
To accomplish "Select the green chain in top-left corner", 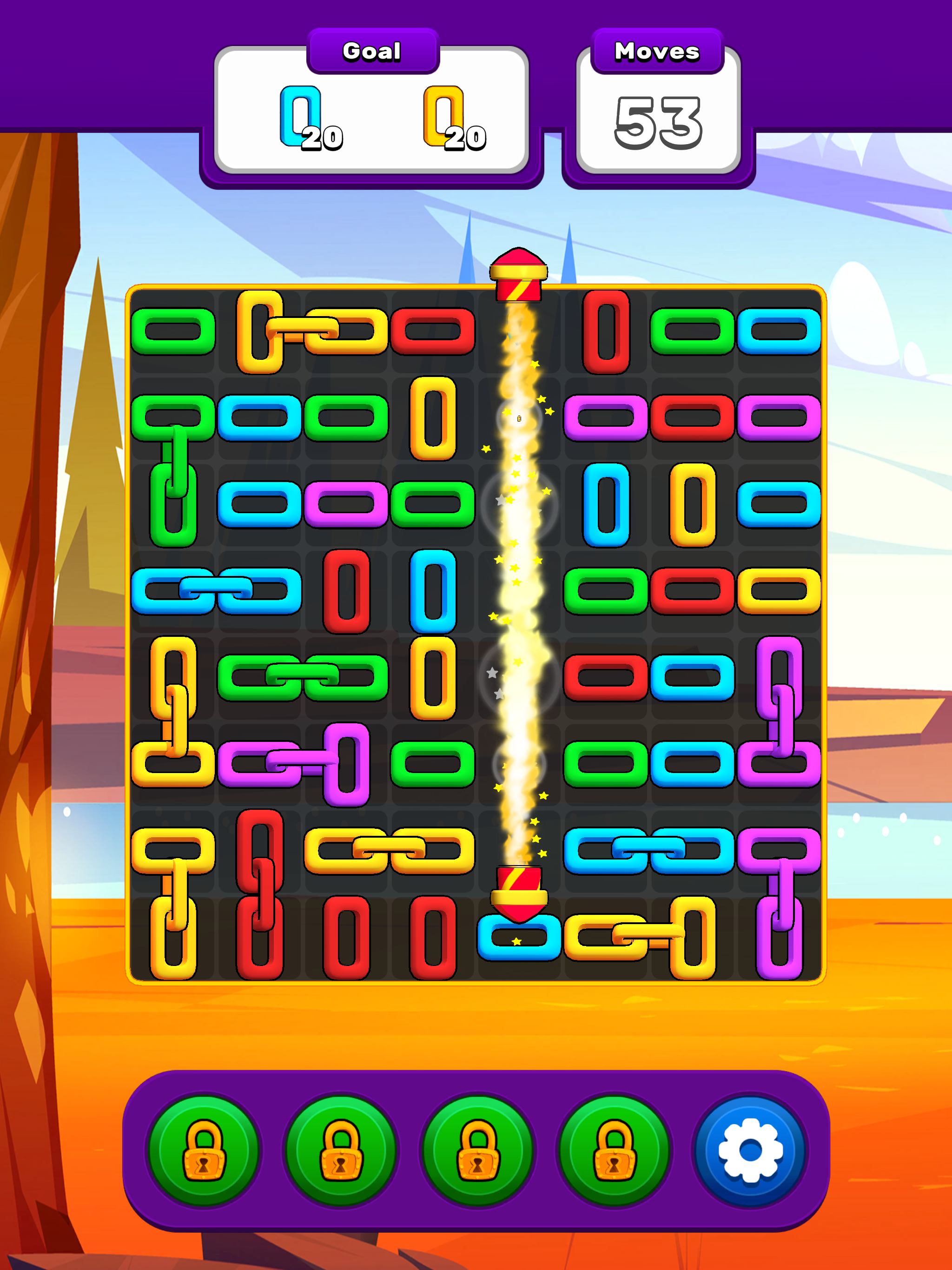I will pos(172,333).
